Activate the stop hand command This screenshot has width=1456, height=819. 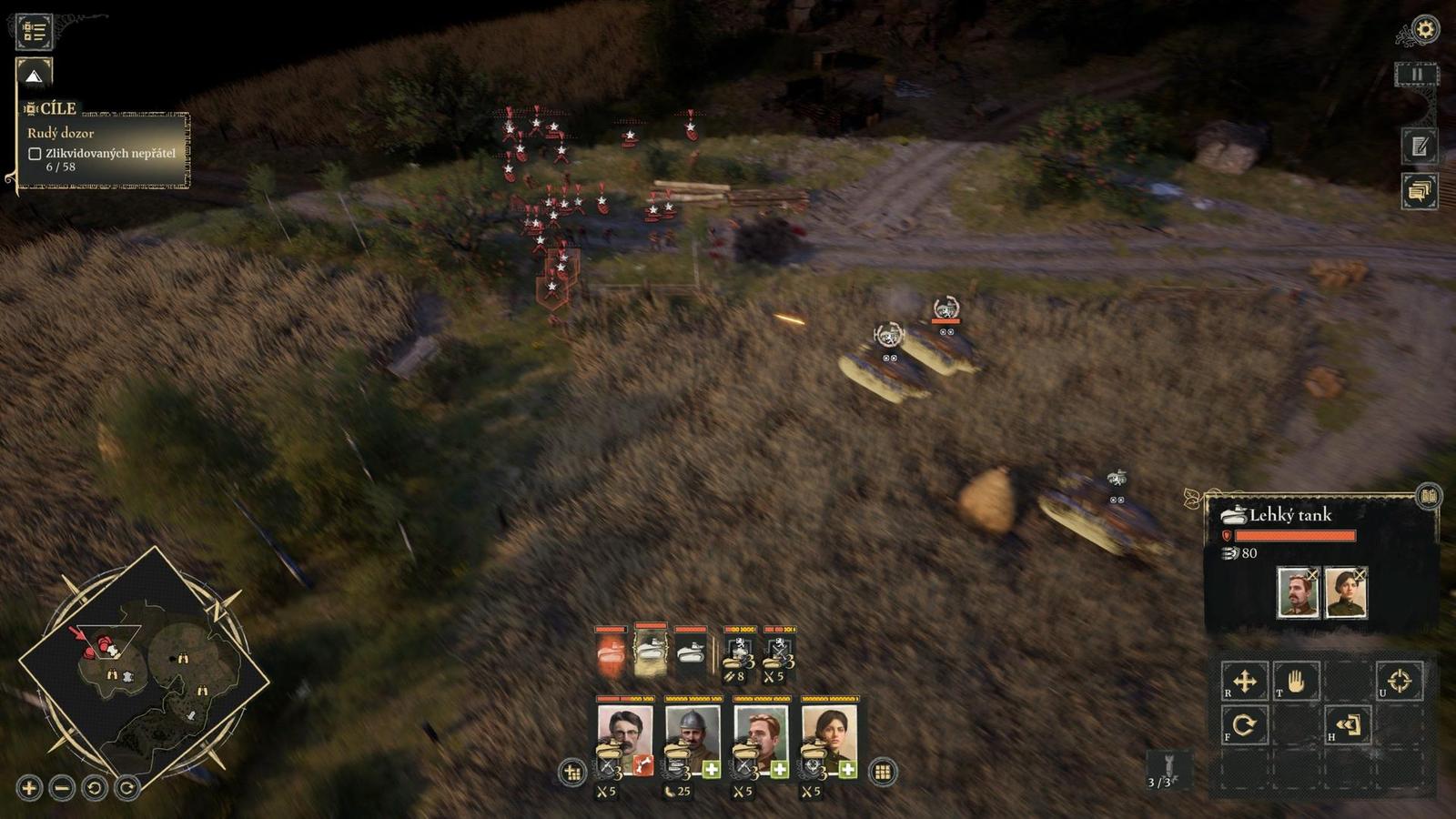point(1295,681)
